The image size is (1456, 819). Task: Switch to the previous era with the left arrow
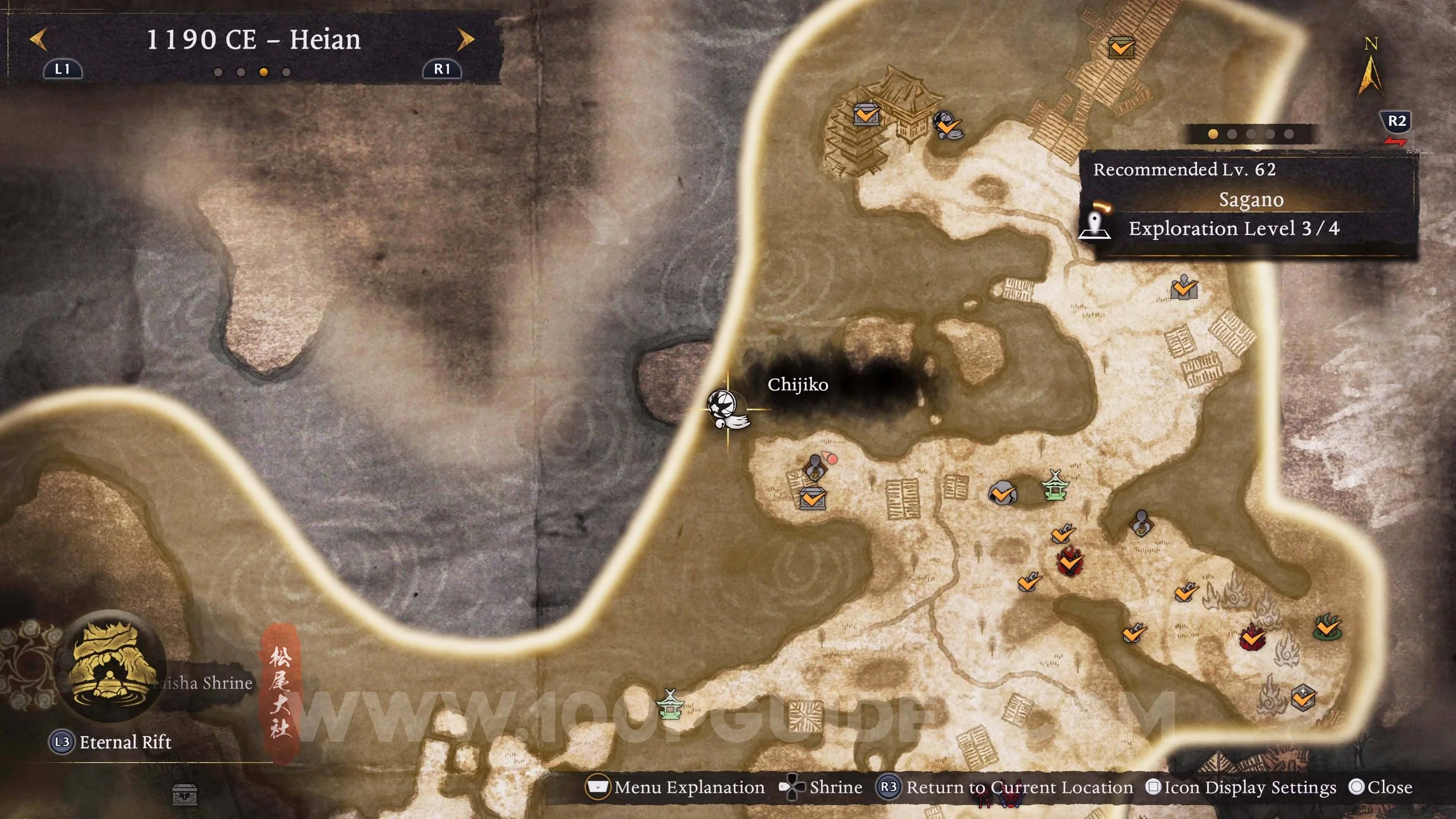(x=38, y=40)
